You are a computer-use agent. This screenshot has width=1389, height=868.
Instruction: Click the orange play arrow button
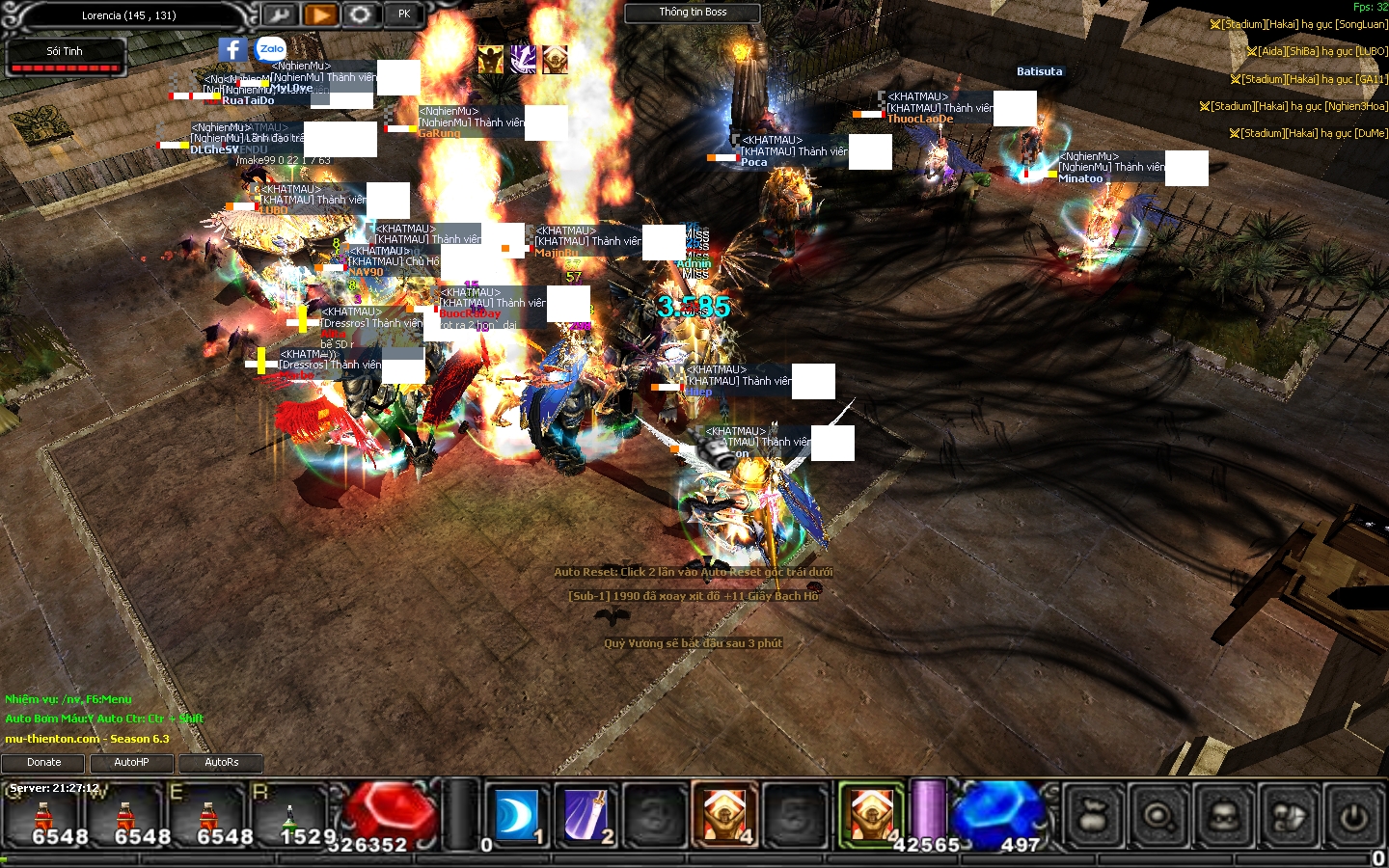click(x=320, y=14)
